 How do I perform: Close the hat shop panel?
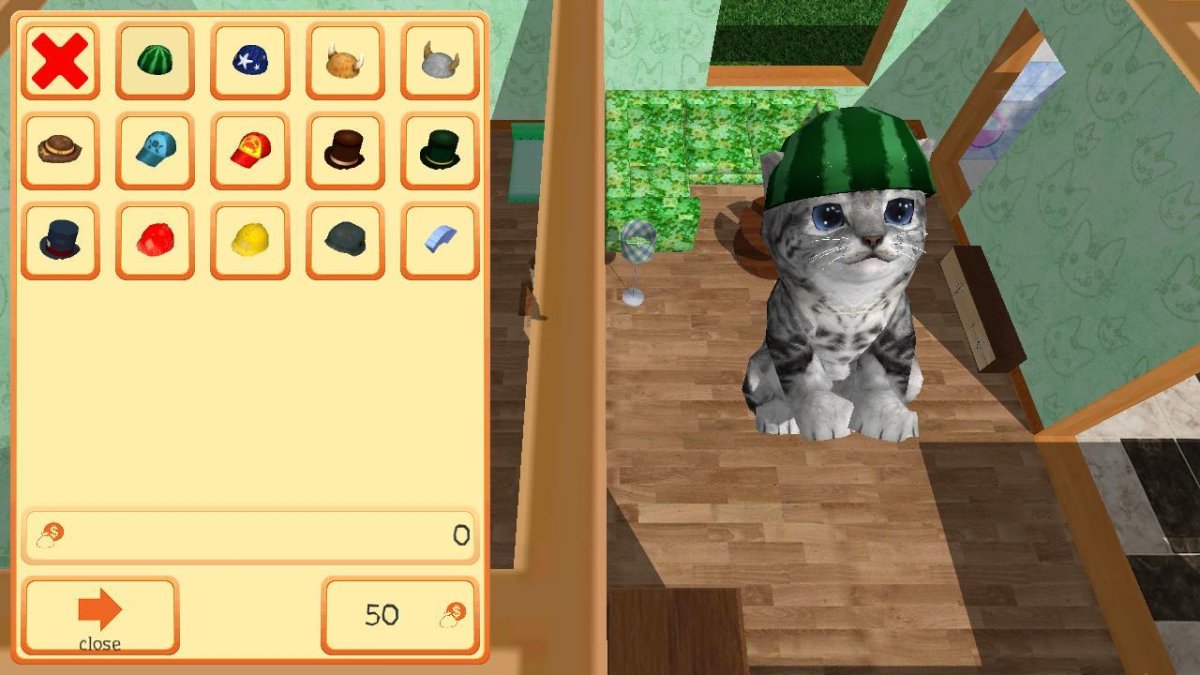point(100,615)
